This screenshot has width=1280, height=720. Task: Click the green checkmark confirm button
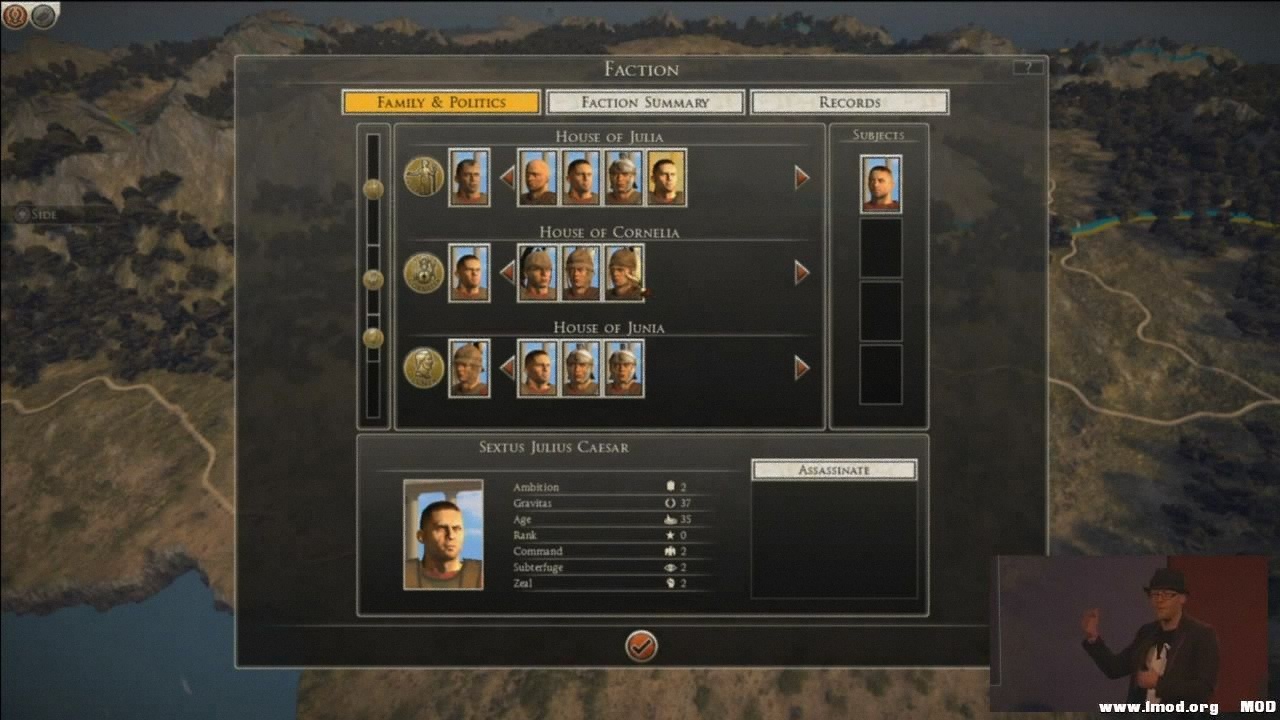641,647
